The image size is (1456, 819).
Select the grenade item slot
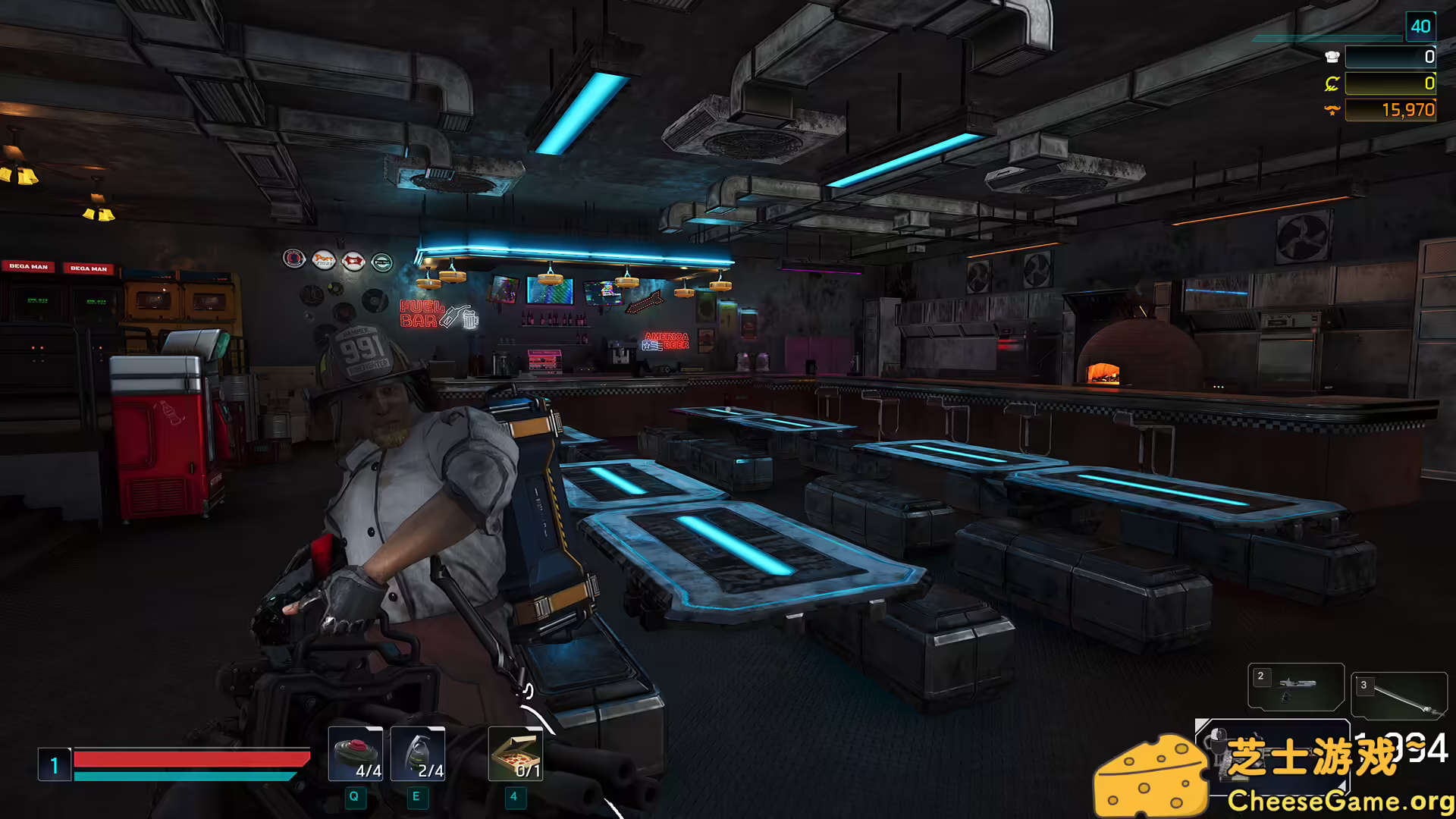417,754
